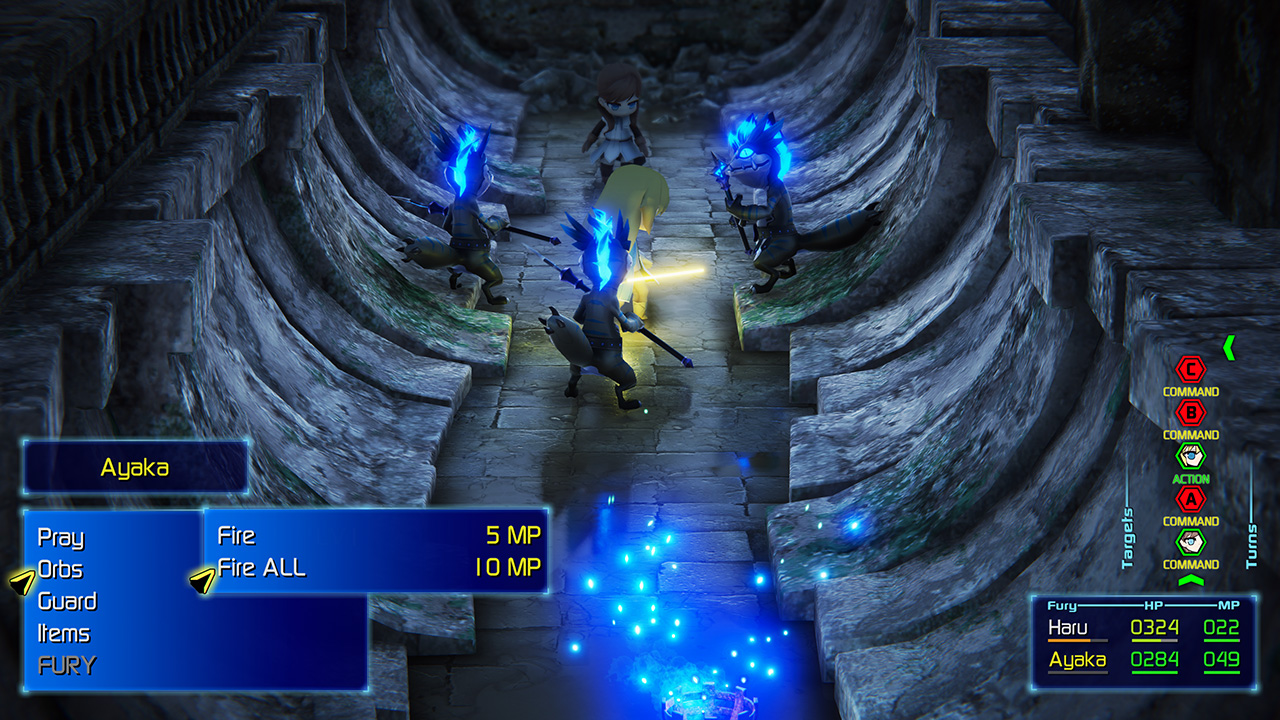Choose Fire ALL for 10 MP
The height and width of the screenshot is (720, 1280).
[375, 568]
